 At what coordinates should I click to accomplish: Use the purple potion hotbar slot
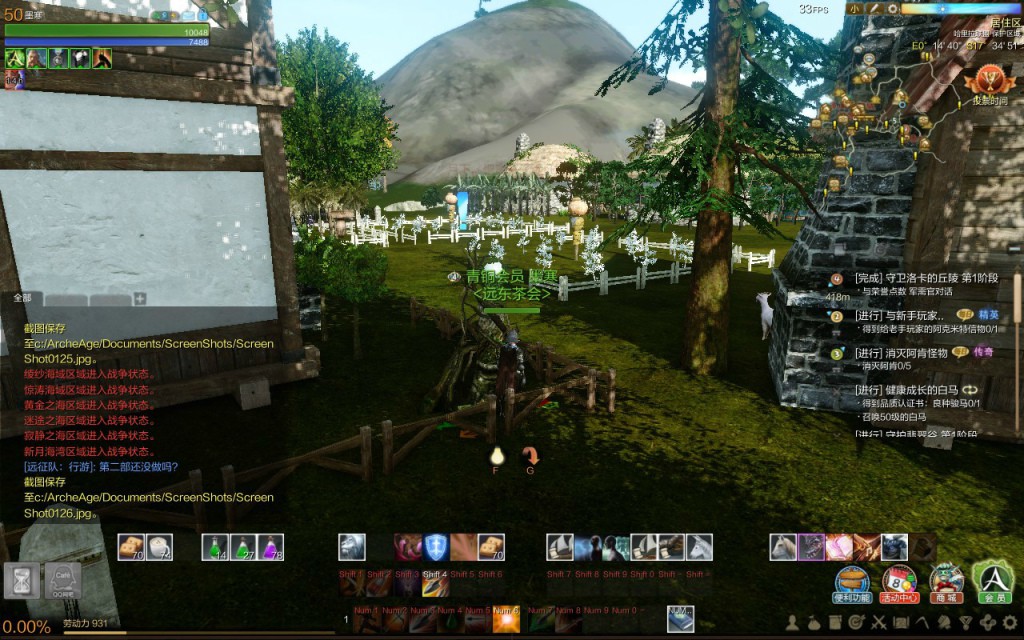pos(272,547)
